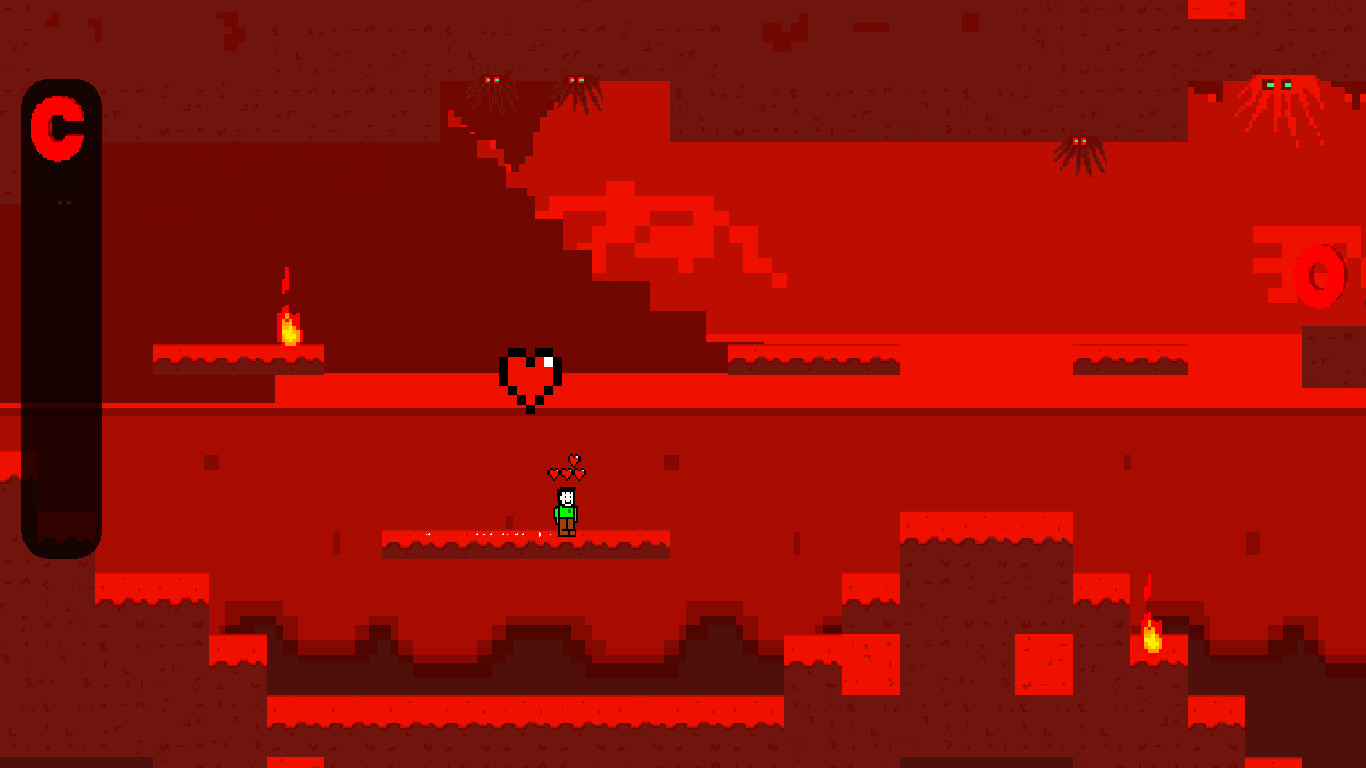
Task: Switch focus to the player character
Action: (x=565, y=510)
